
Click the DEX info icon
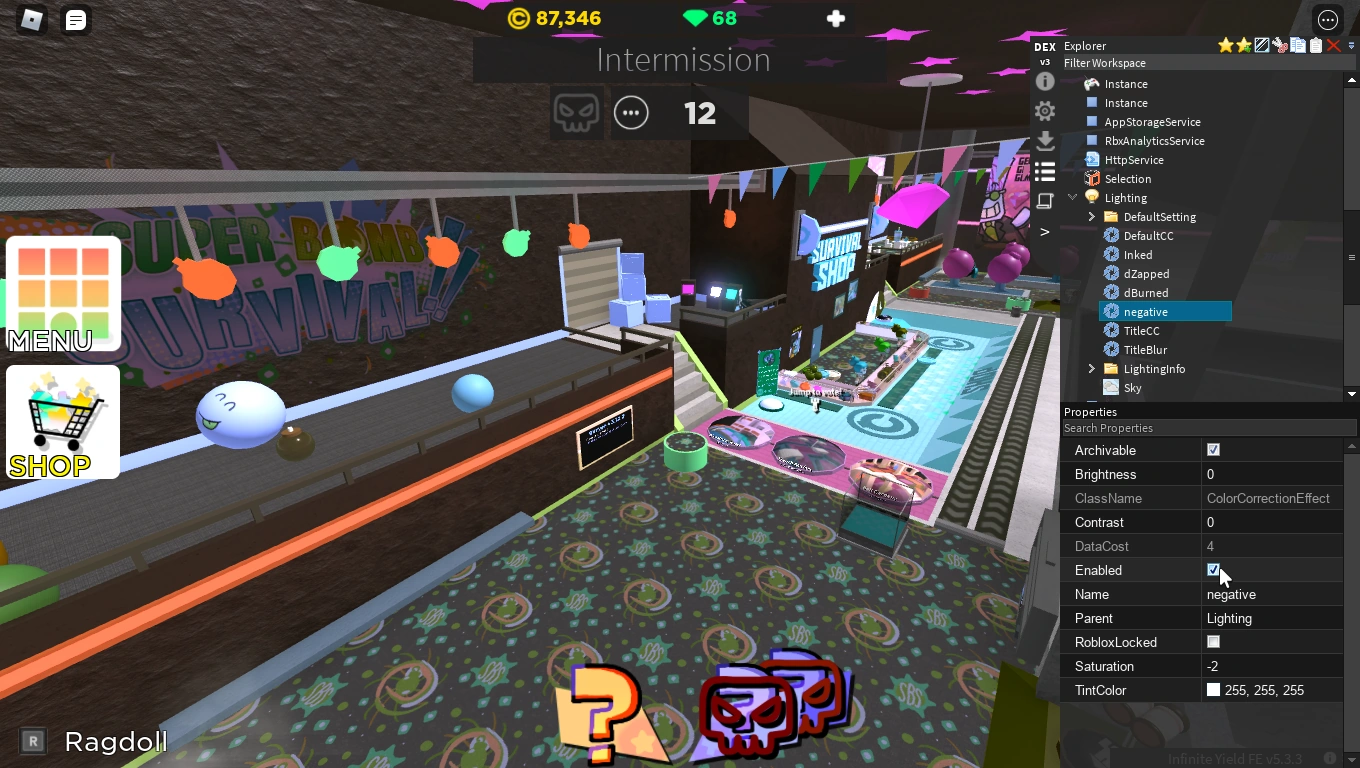1045,81
